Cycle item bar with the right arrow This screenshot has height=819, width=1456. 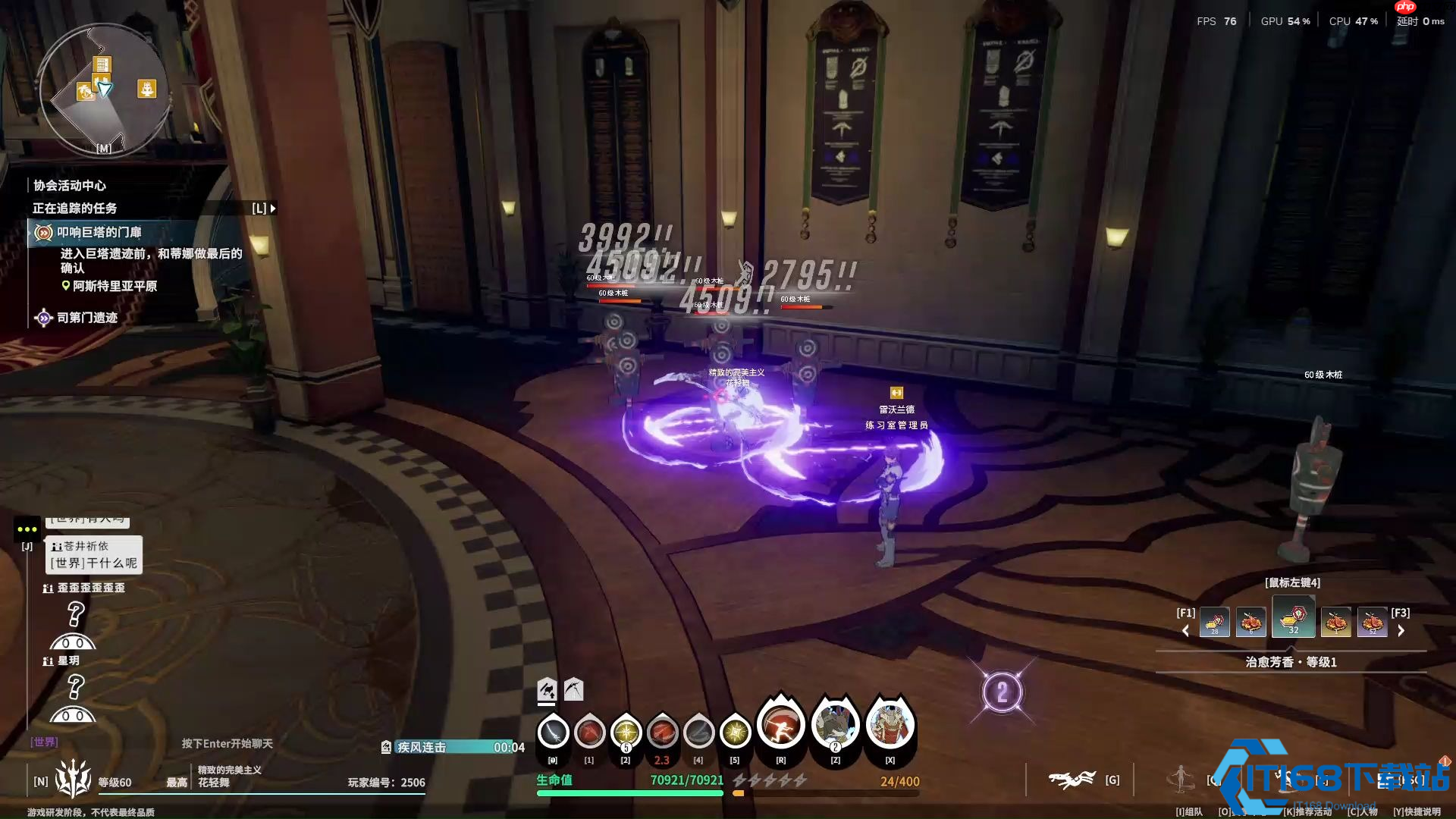coord(1401,631)
